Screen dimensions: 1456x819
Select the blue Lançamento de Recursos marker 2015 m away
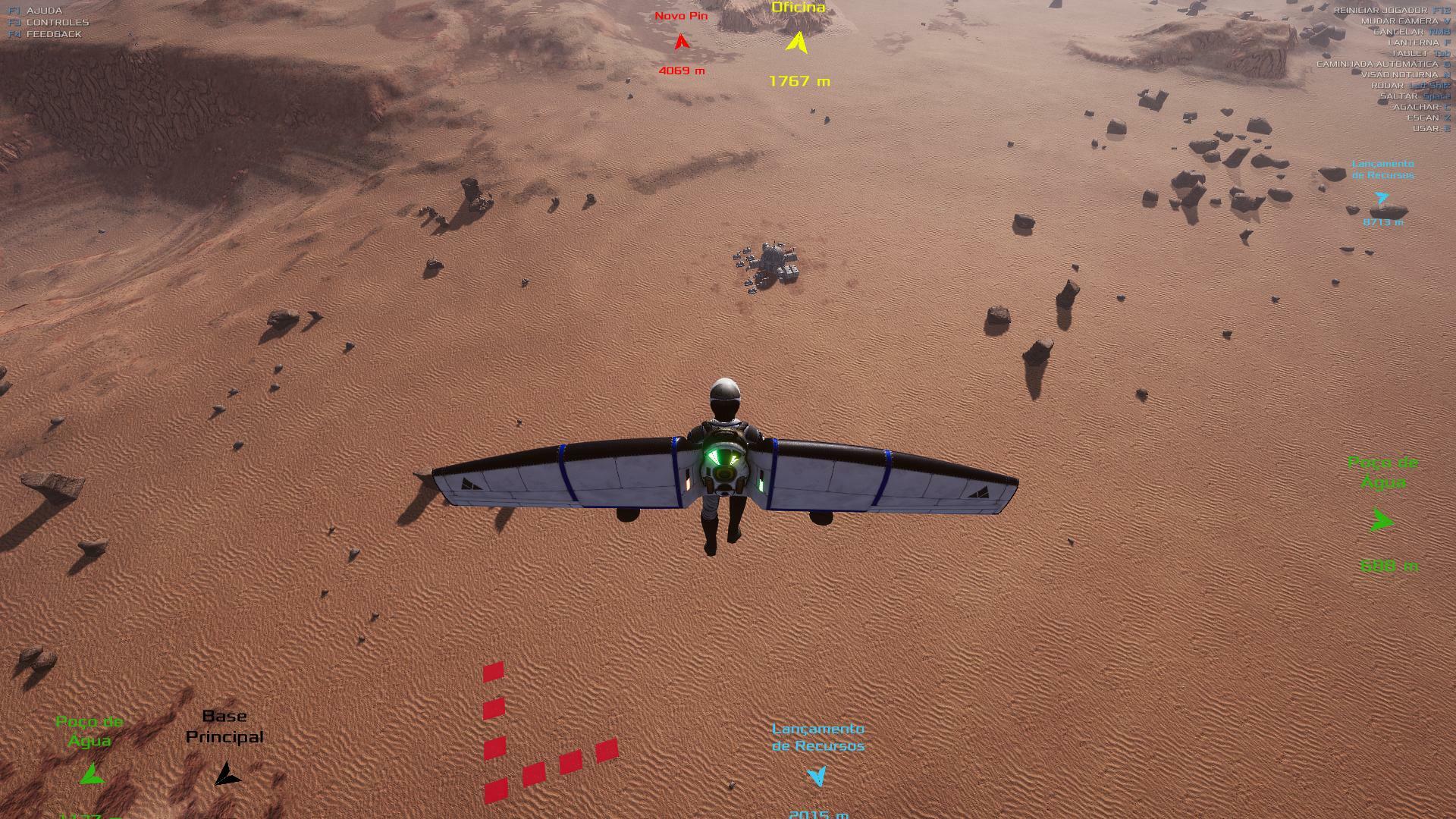pyautogui.click(x=817, y=776)
